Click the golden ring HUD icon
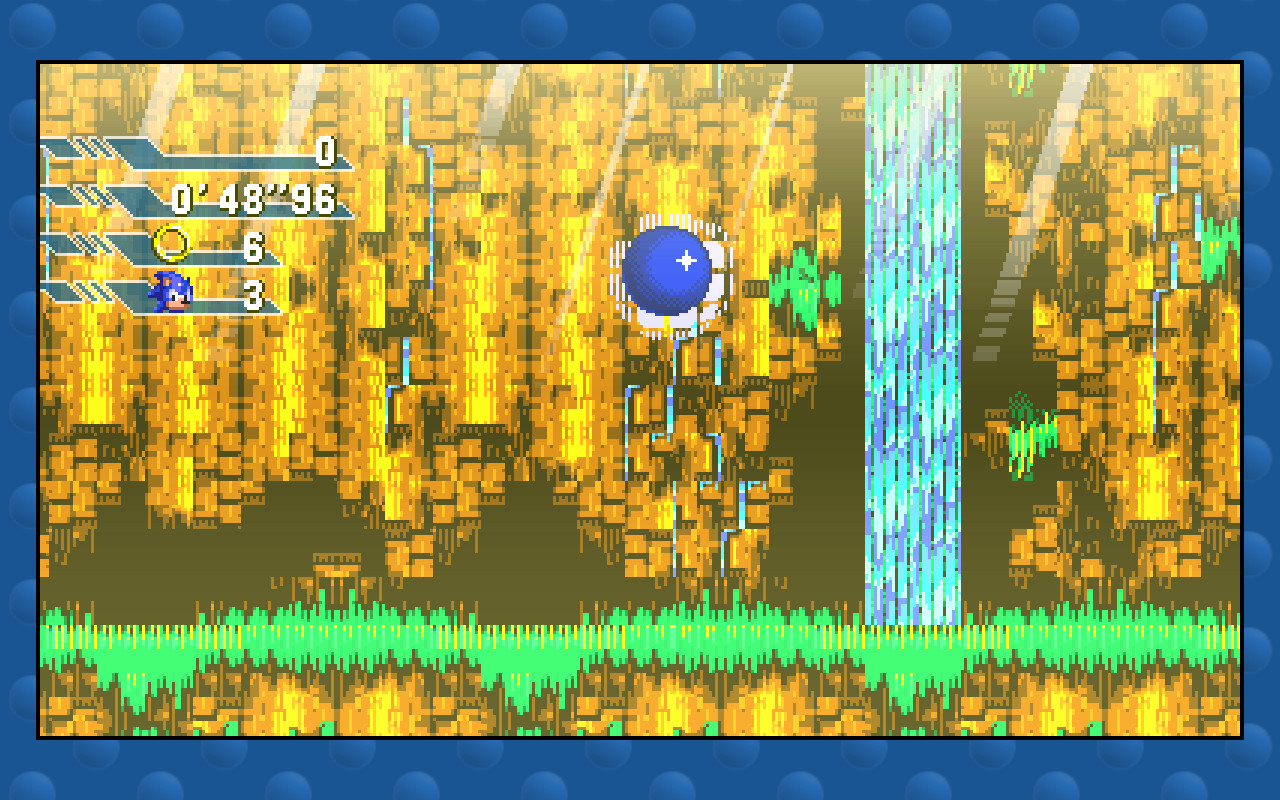Viewport: 1280px width, 800px height. [171, 242]
